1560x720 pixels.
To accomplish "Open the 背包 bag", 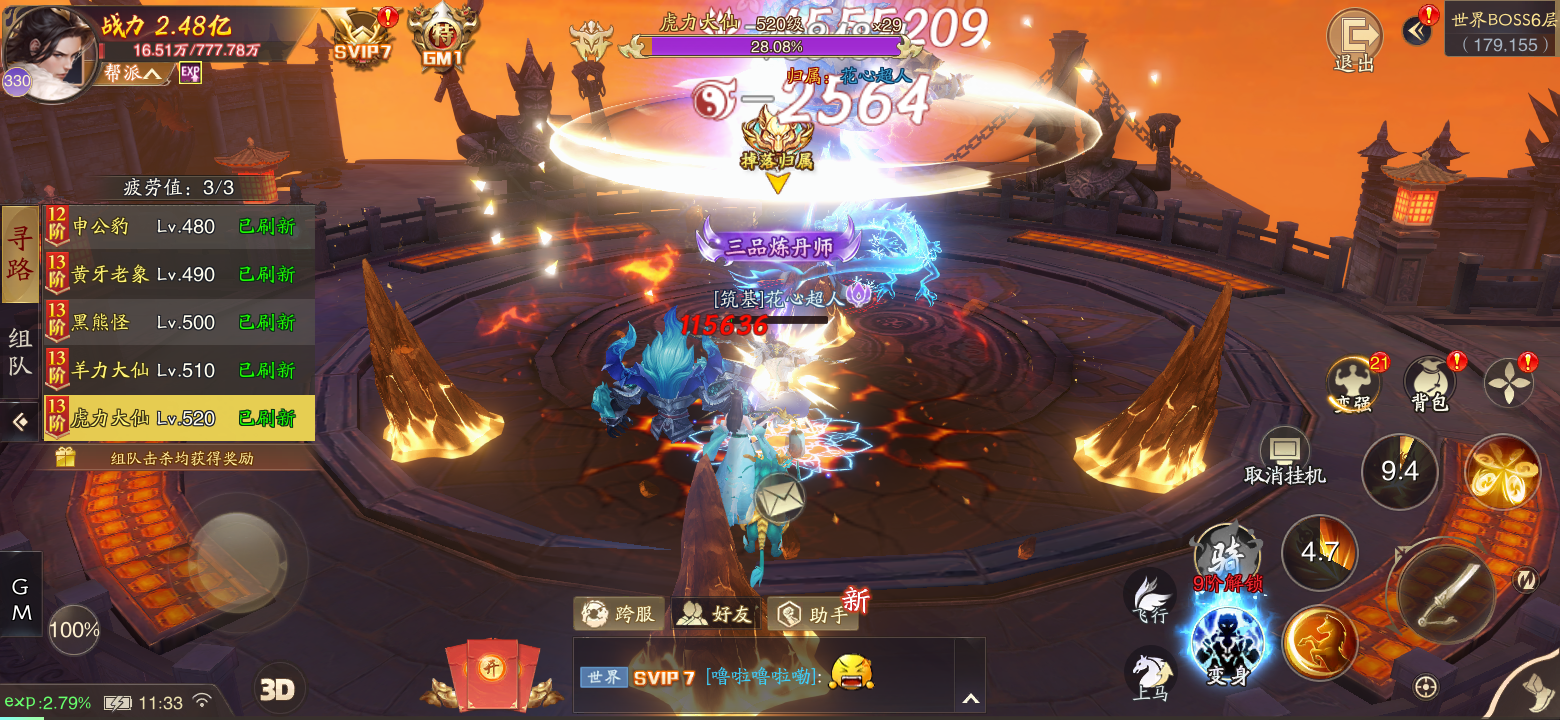I will tap(1430, 385).
